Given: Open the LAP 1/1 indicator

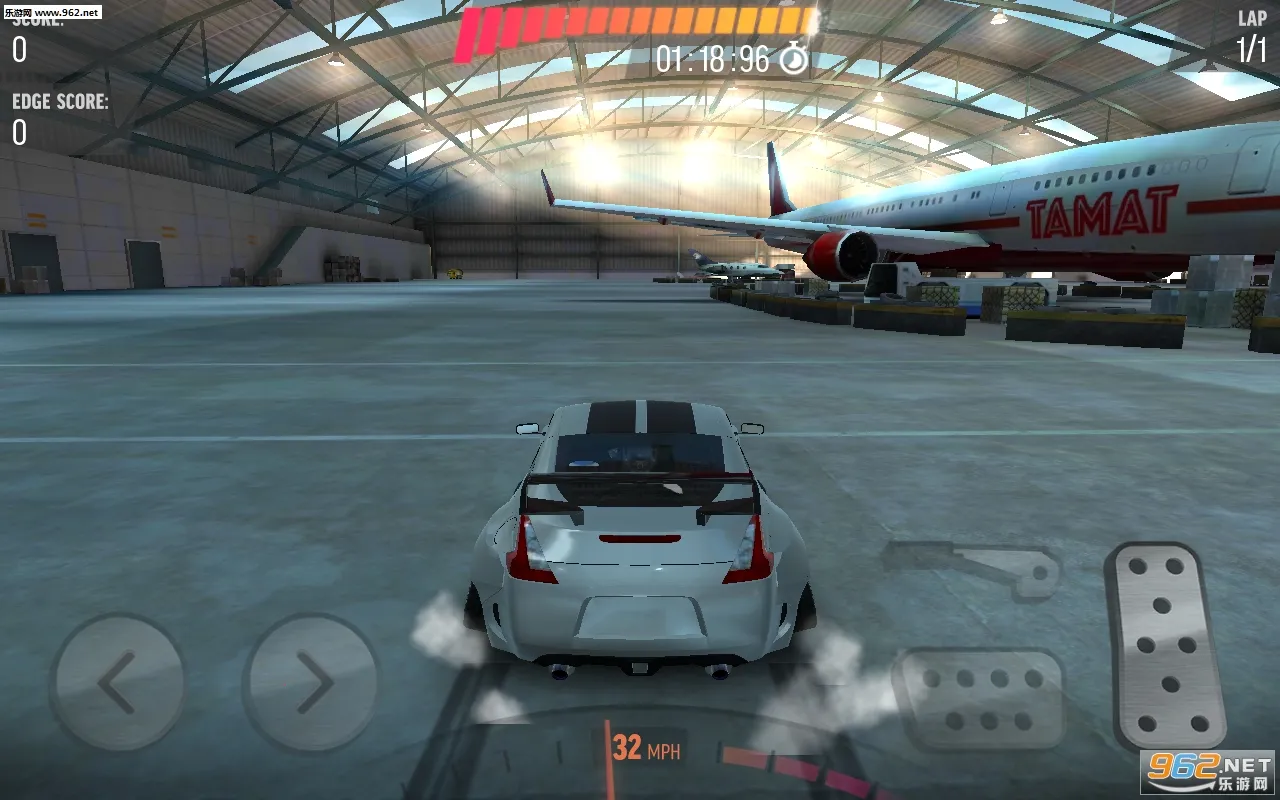Looking at the screenshot, I should pos(1254,30).
